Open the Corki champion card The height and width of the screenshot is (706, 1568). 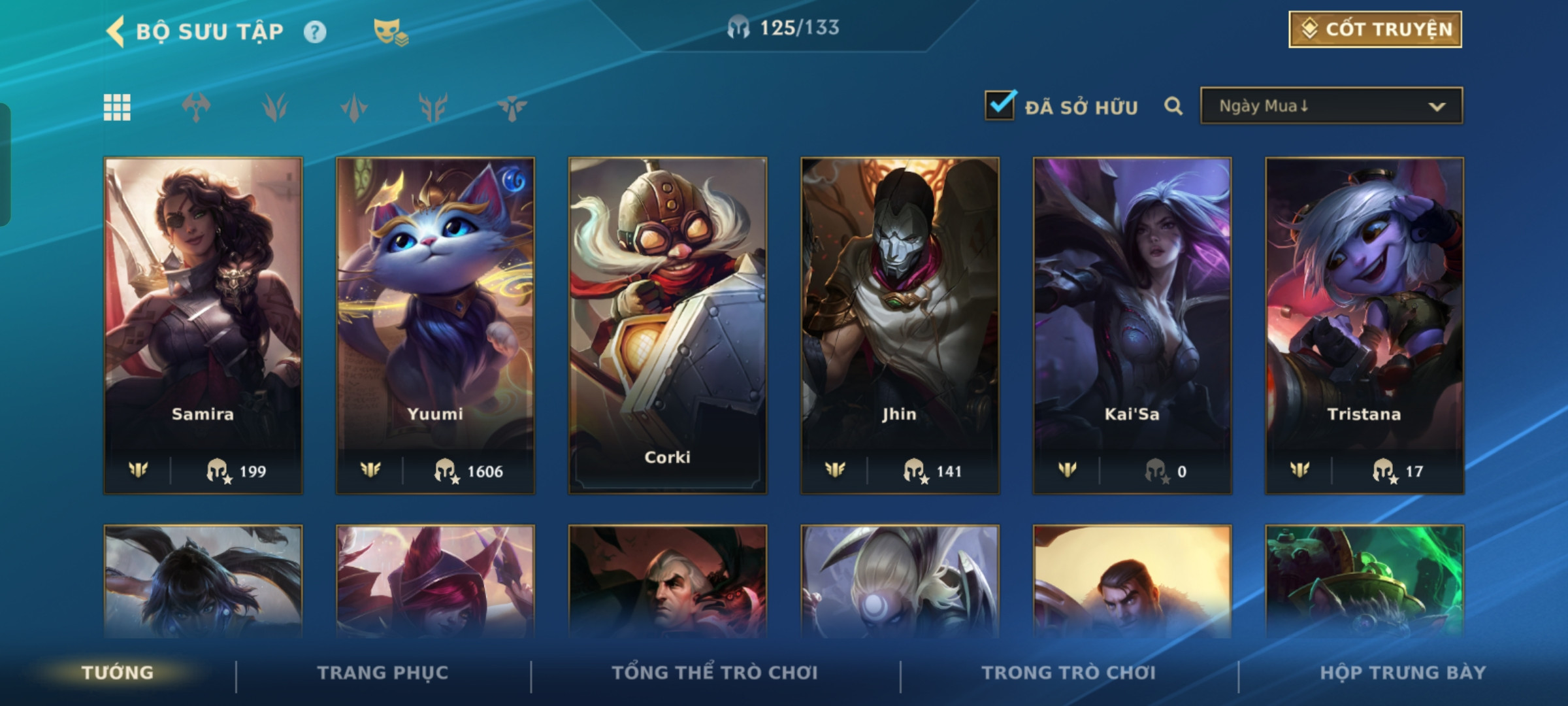[x=667, y=325]
